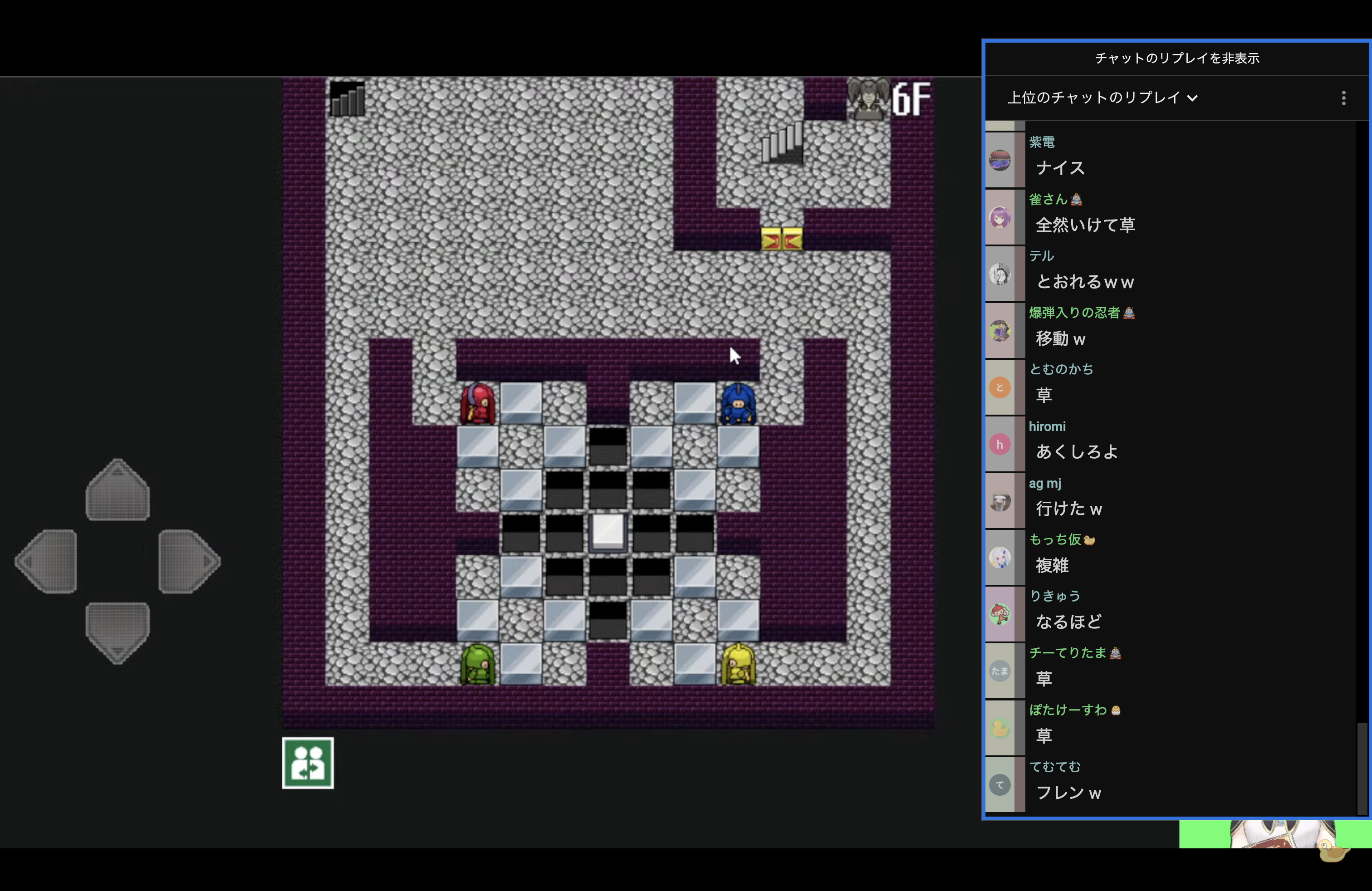Tap the left arrow on the D-pad
Screen dimensions: 1372x891
47,561
